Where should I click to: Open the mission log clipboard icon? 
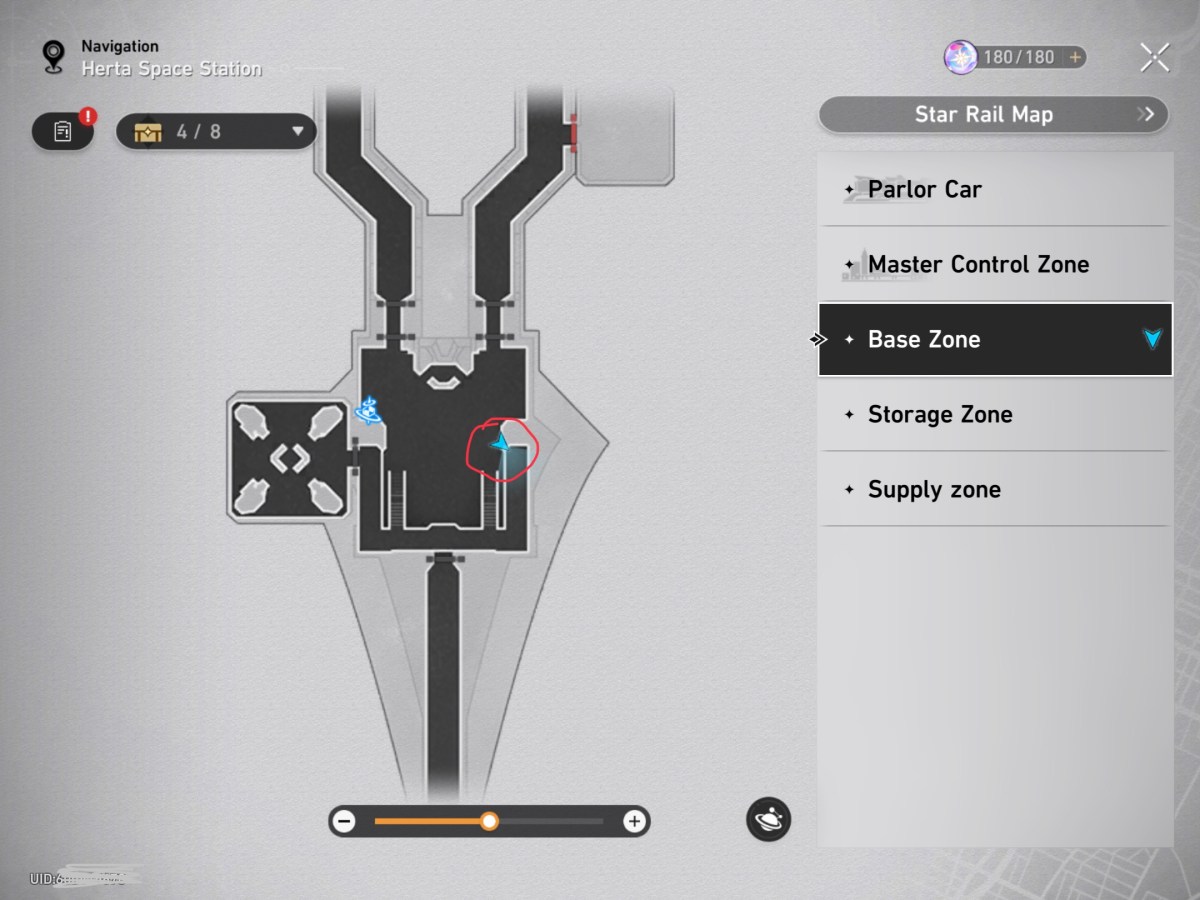63,131
